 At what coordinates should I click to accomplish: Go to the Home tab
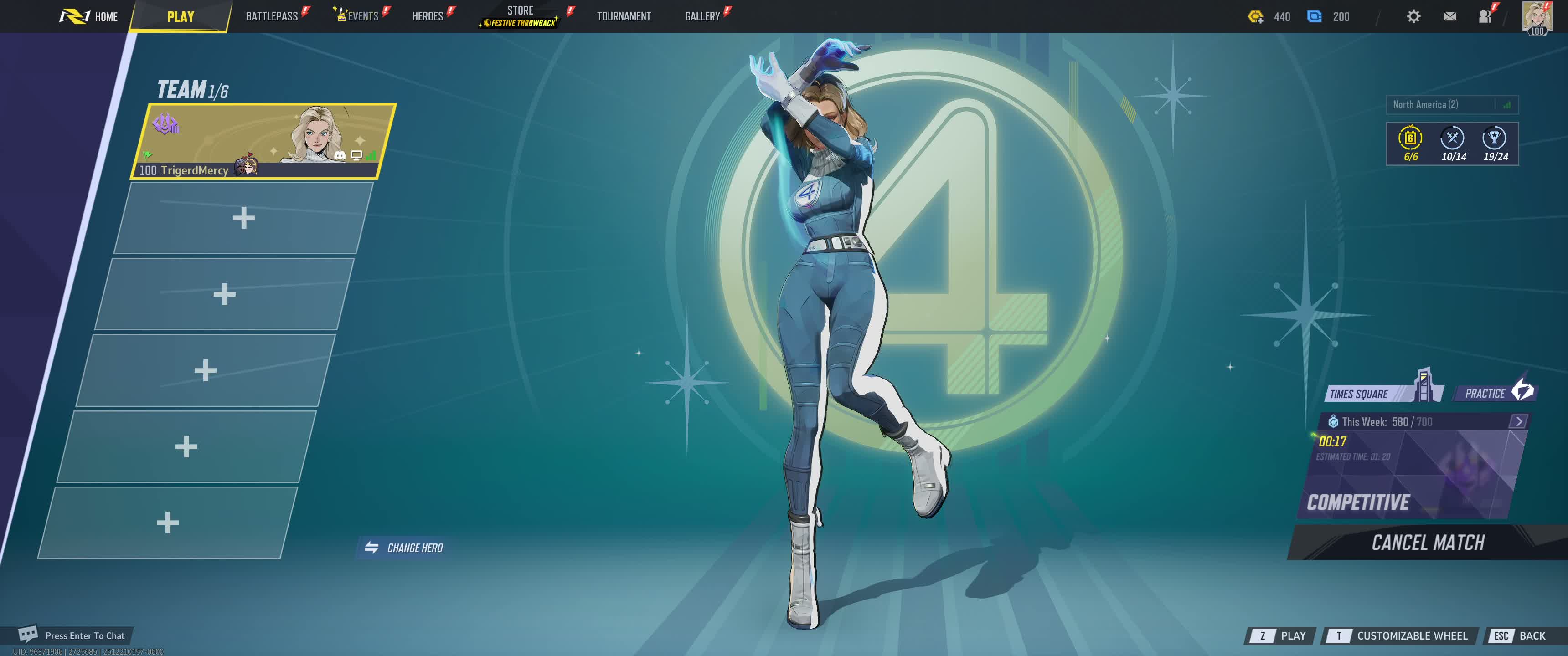89,16
